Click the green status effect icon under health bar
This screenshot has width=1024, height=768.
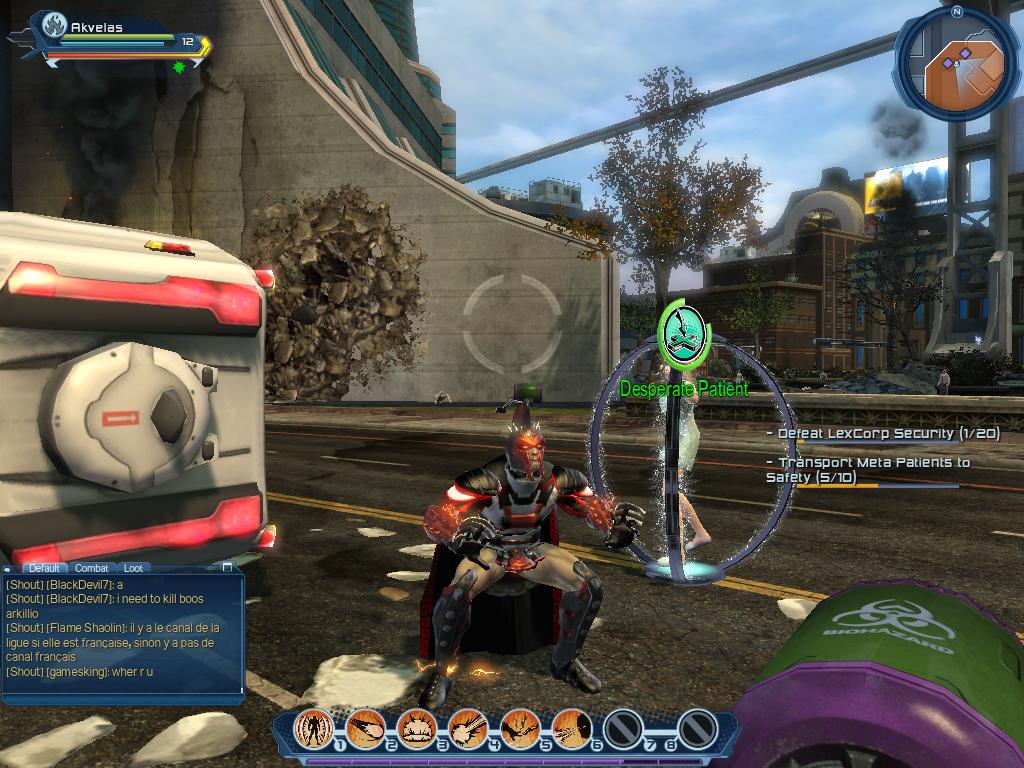click(x=179, y=67)
